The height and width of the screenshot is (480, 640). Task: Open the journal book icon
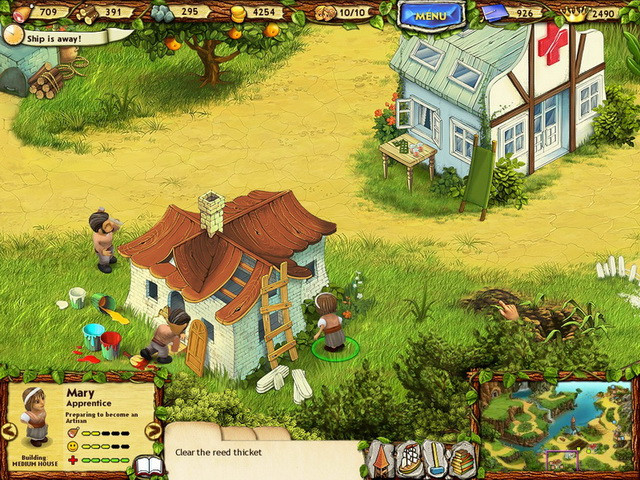point(148,466)
